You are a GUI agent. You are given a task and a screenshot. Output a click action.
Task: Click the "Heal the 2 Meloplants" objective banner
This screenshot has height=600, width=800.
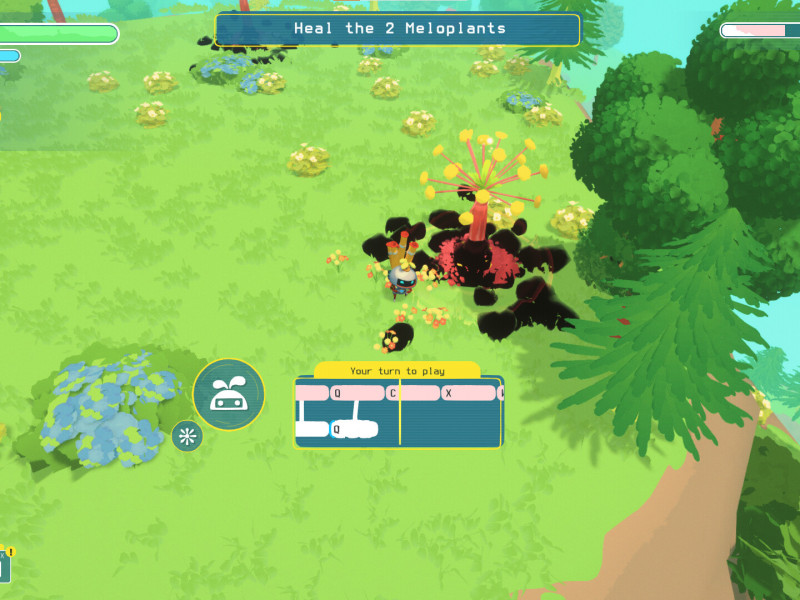pyautogui.click(x=398, y=29)
